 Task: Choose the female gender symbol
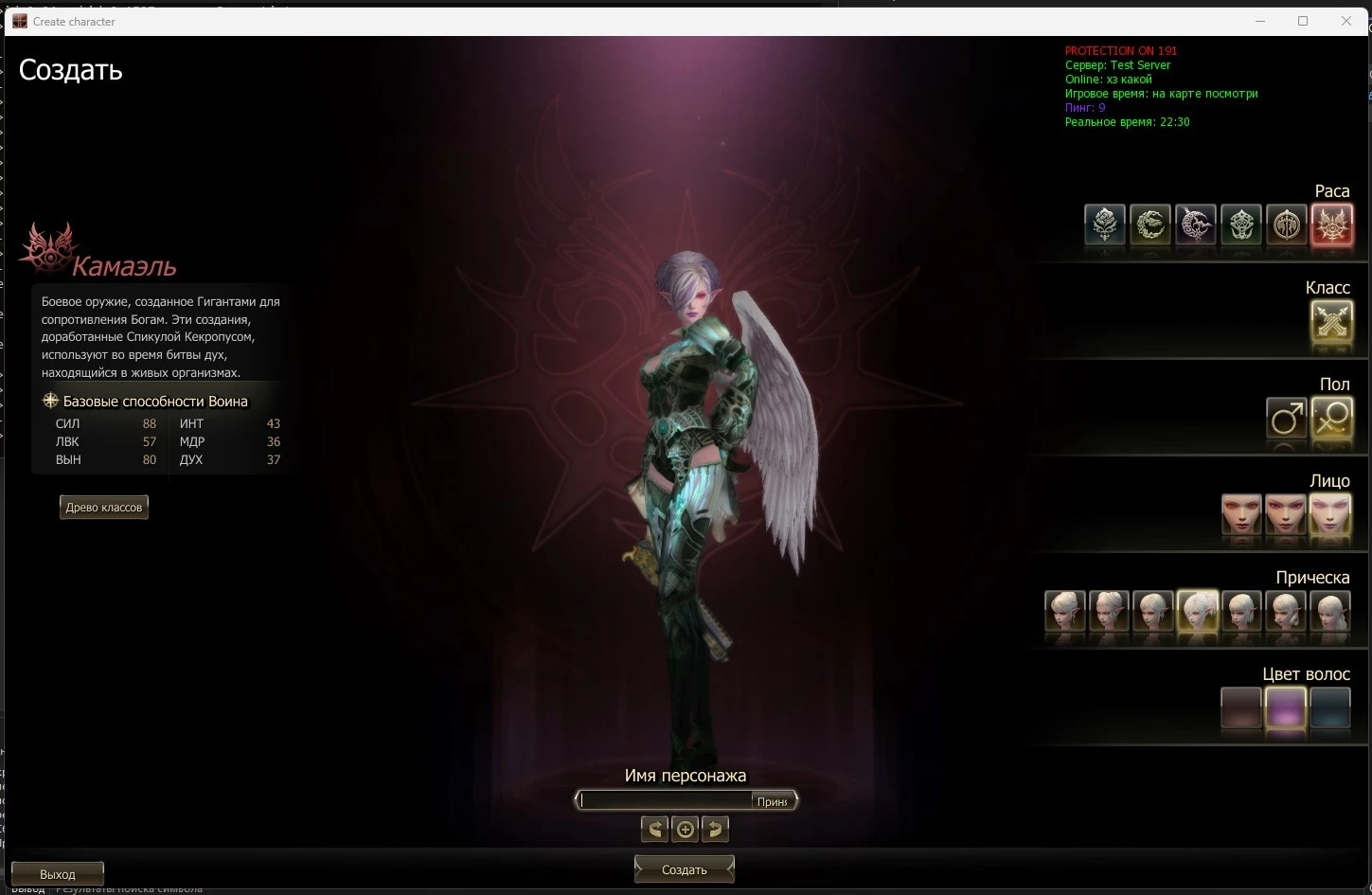tap(1331, 419)
